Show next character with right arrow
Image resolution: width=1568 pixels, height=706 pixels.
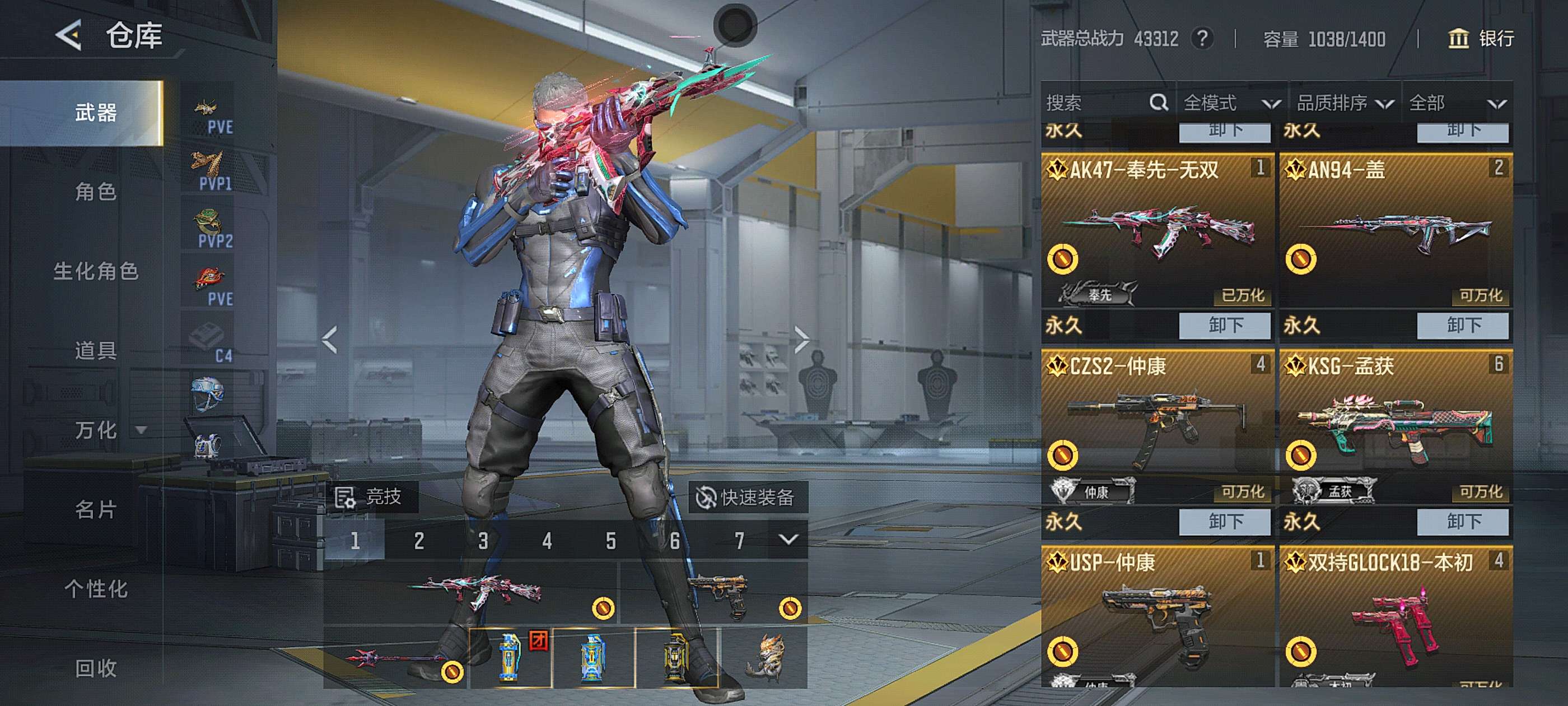802,340
